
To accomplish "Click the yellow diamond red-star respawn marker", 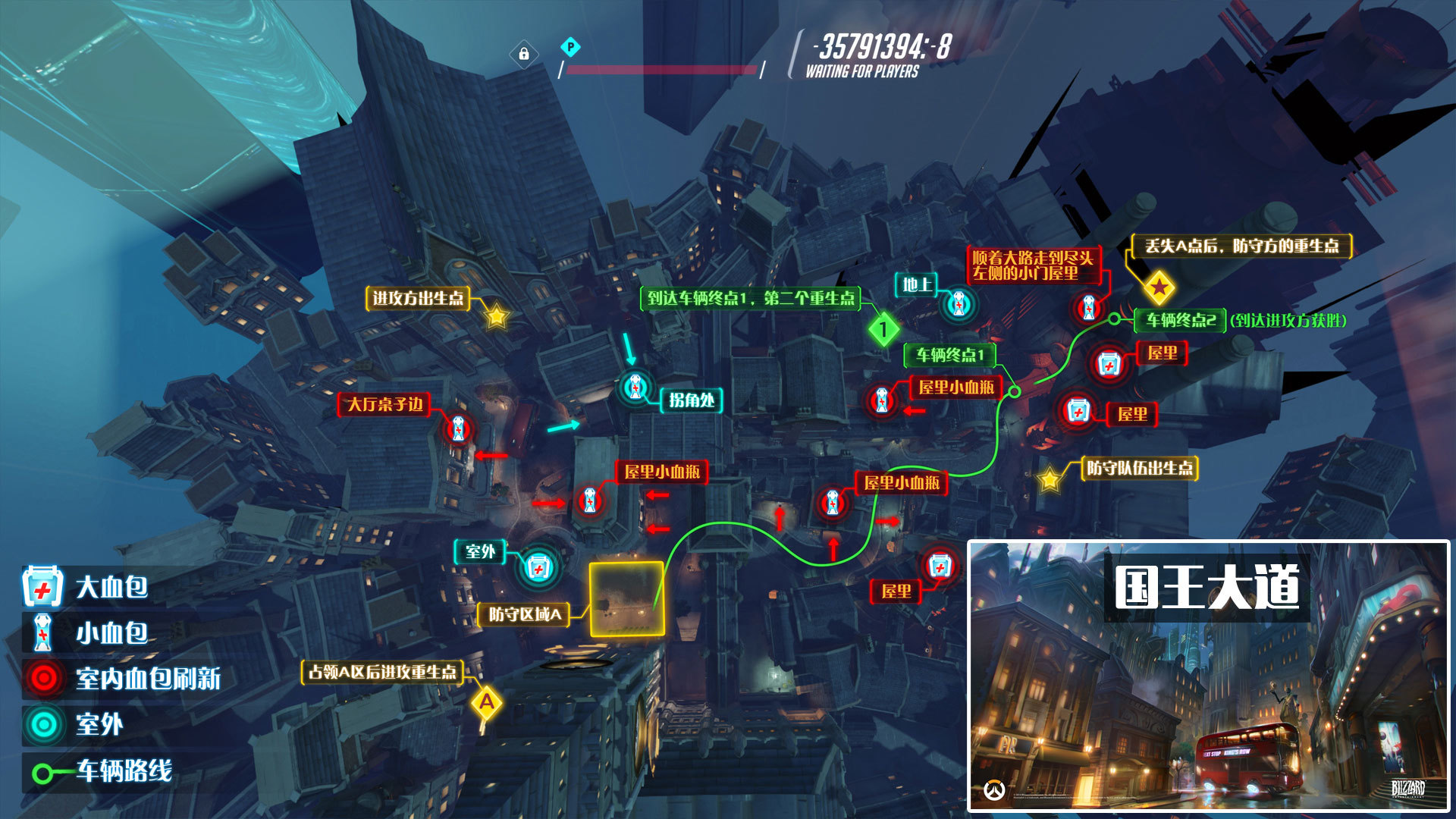I will pos(1159,287).
